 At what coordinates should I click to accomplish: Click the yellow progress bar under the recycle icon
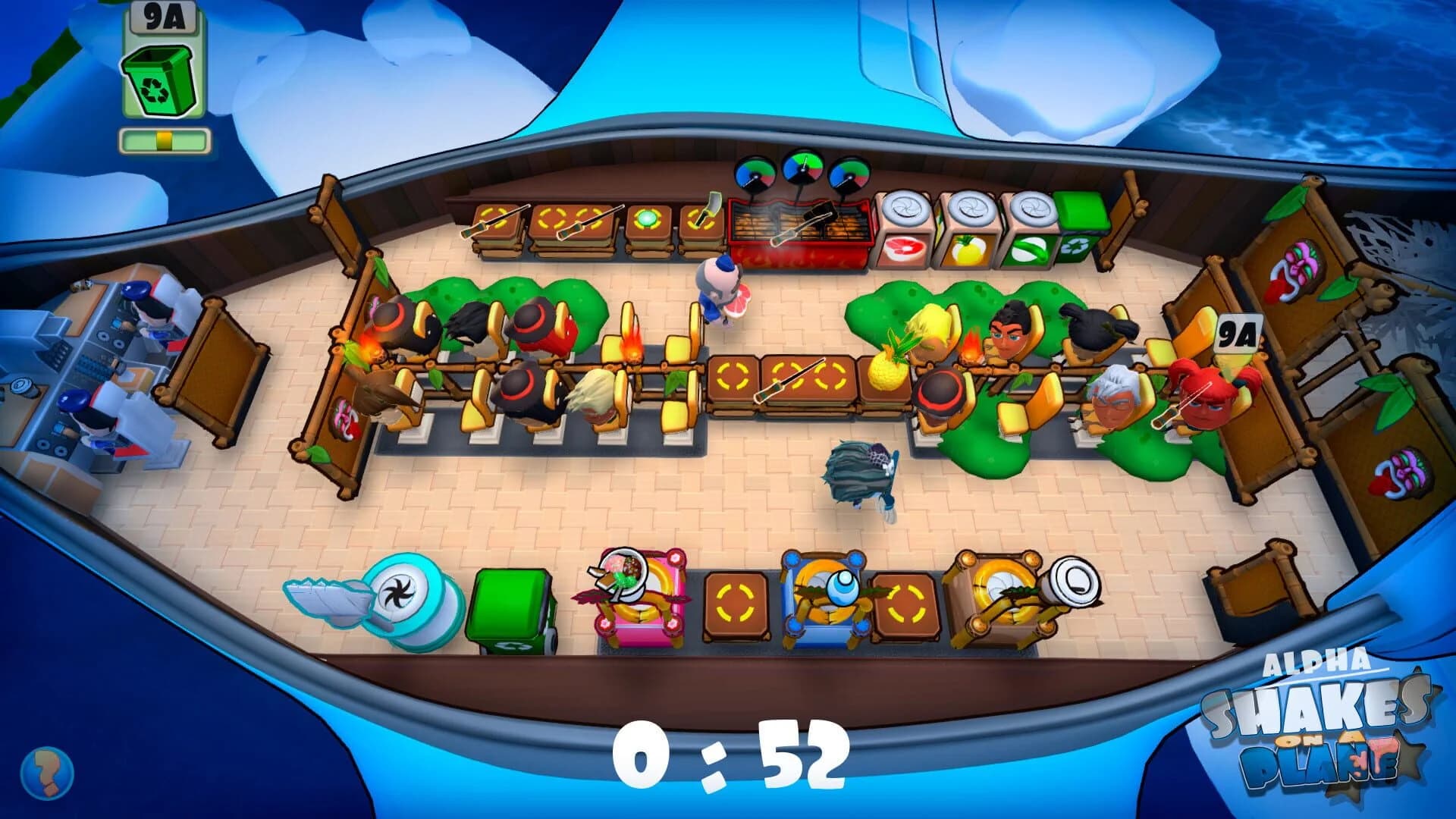click(163, 139)
